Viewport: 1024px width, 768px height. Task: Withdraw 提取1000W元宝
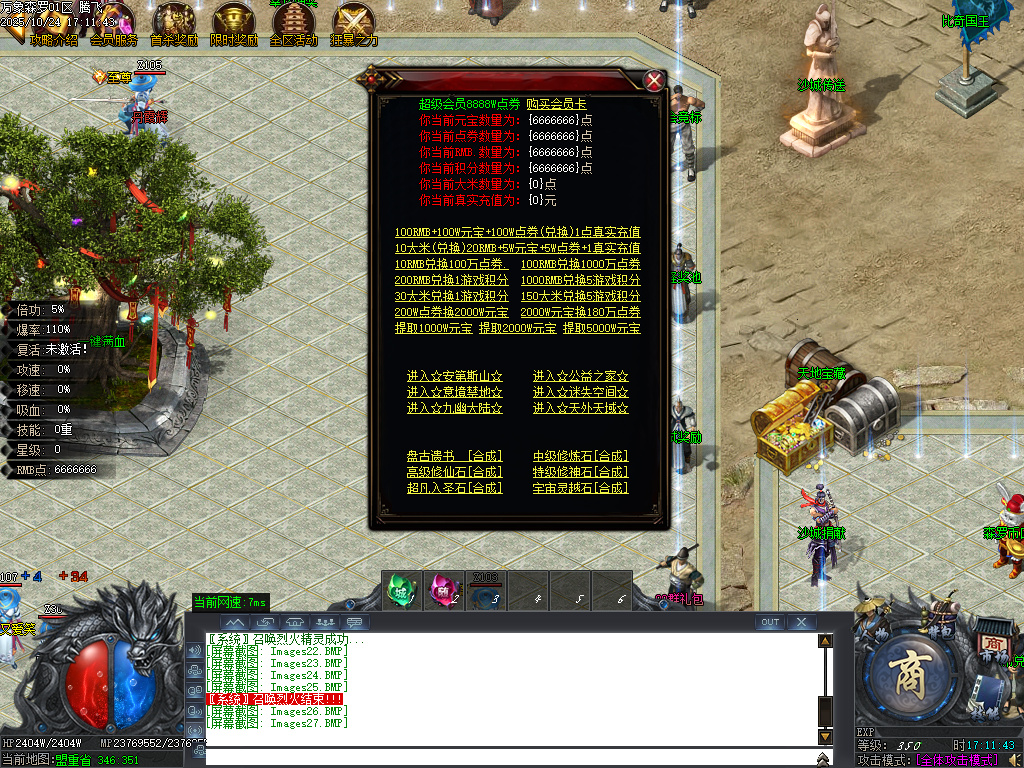(433, 328)
